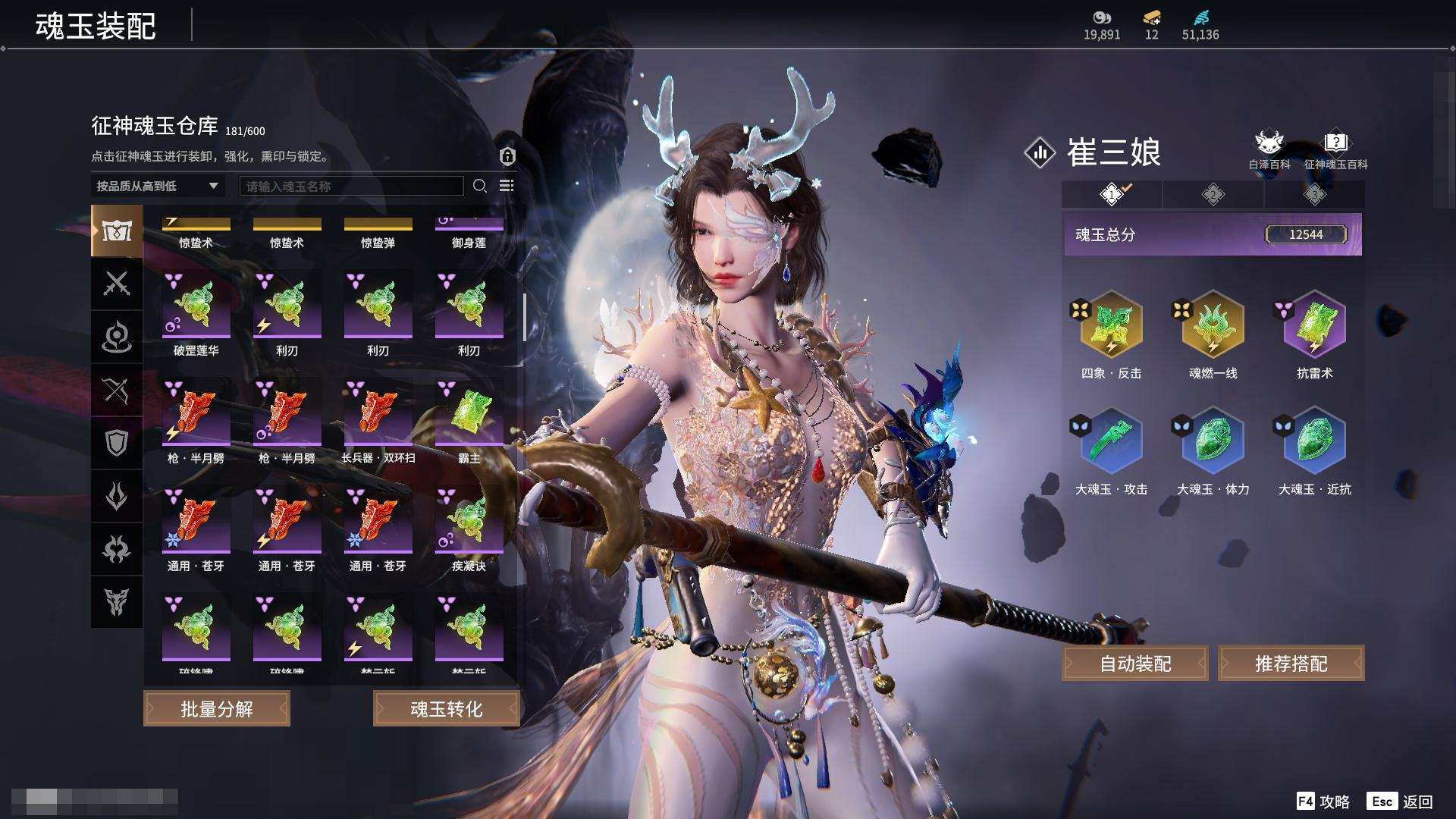Open the 按品质从高到低 sort dropdown
The height and width of the screenshot is (819, 1456).
pos(157,186)
